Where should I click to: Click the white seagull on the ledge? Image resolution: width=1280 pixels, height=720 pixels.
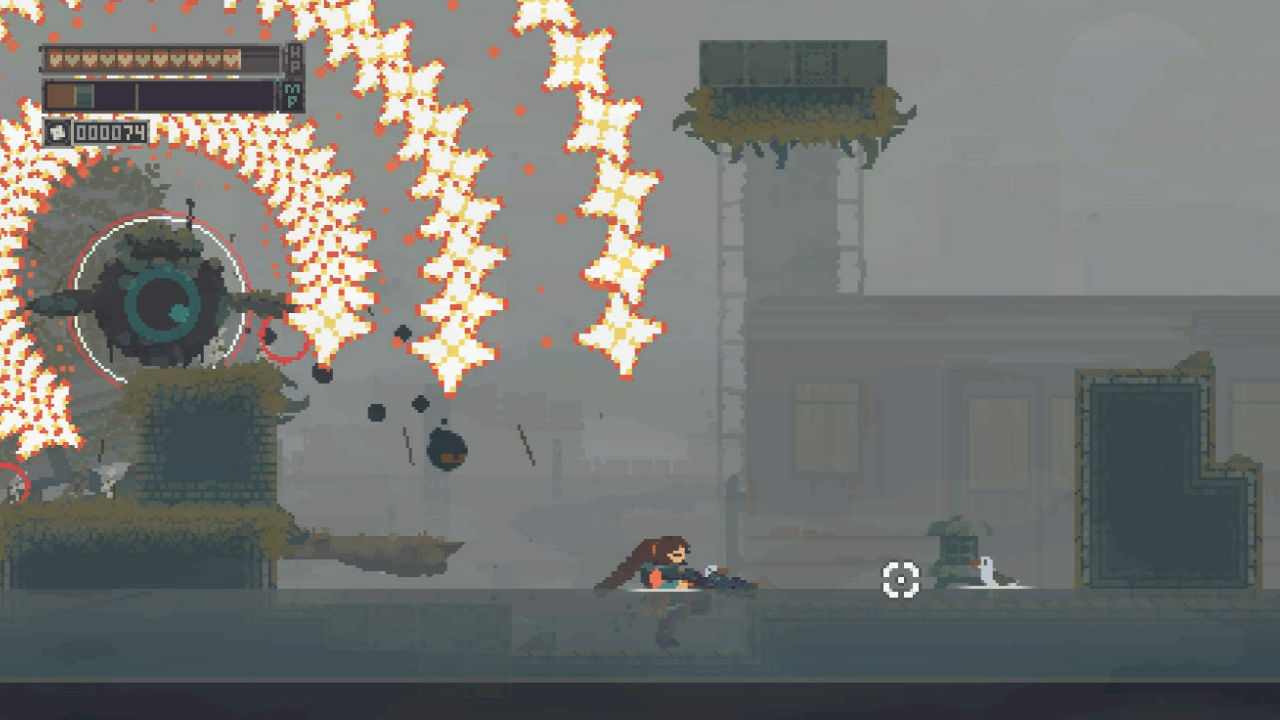pos(985,570)
